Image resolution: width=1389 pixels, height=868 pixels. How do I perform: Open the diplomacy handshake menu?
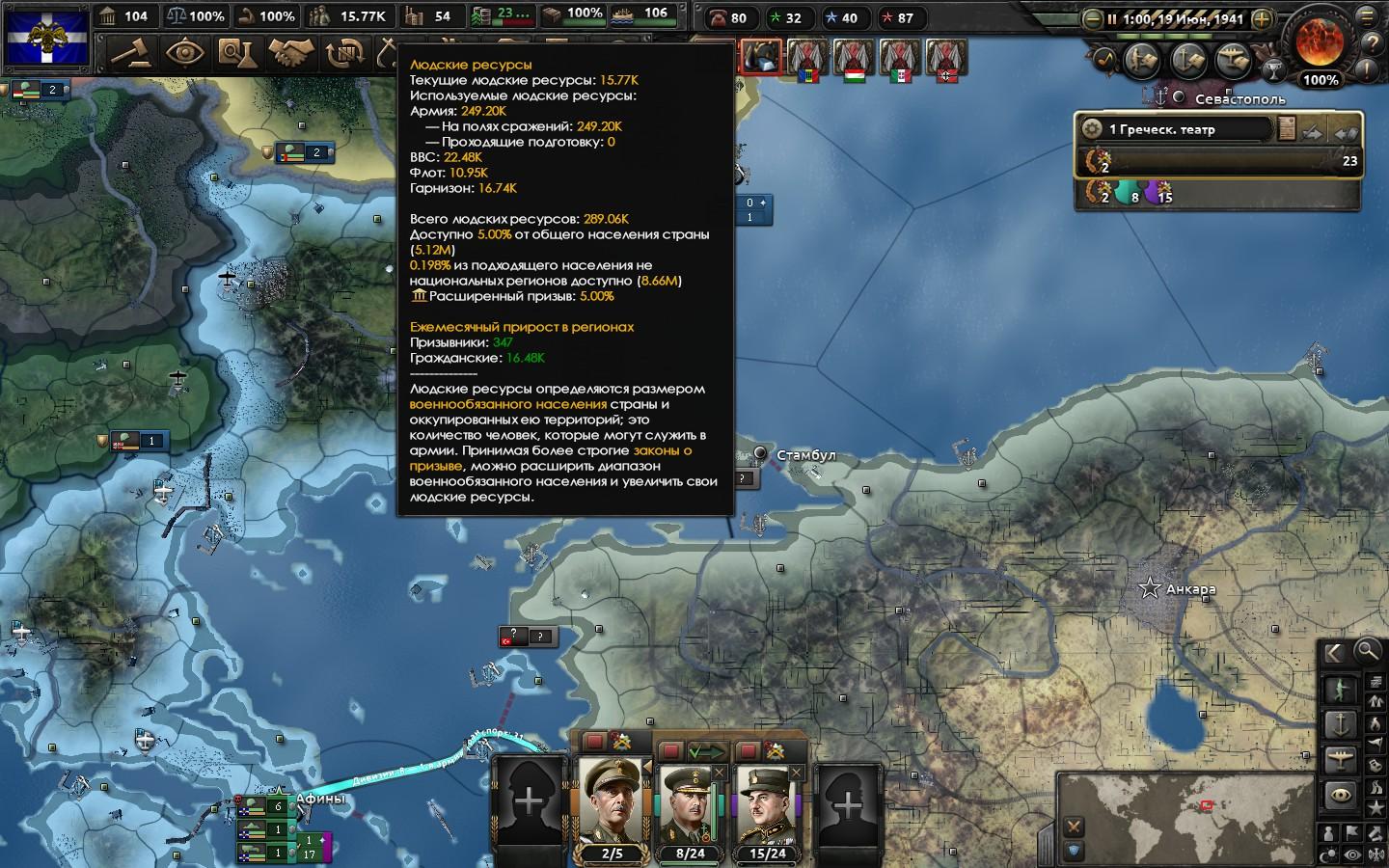290,52
